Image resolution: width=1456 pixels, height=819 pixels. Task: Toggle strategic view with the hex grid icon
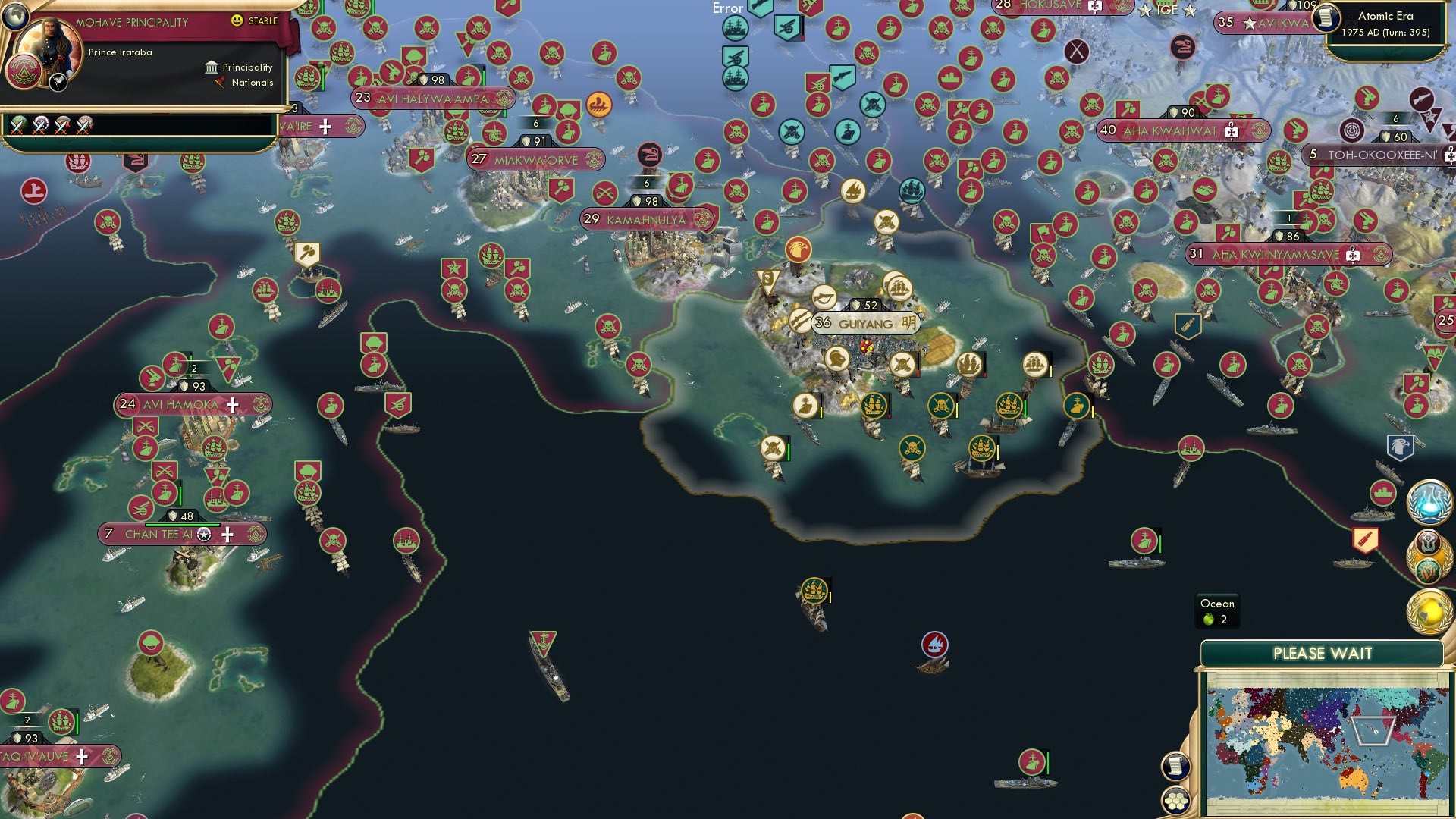click(x=1175, y=802)
